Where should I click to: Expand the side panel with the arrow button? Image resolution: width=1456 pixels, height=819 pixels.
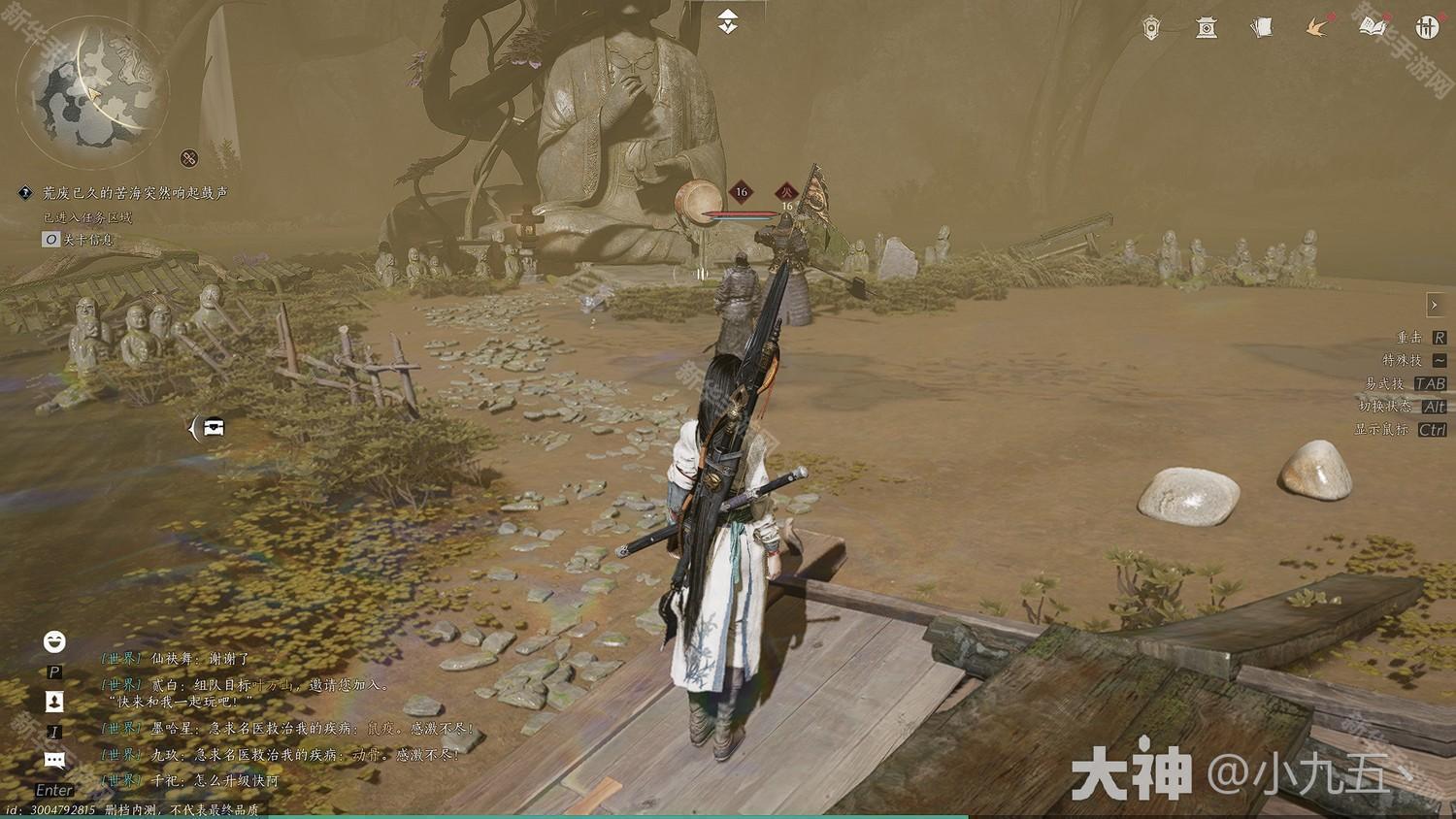point(1435,305)
